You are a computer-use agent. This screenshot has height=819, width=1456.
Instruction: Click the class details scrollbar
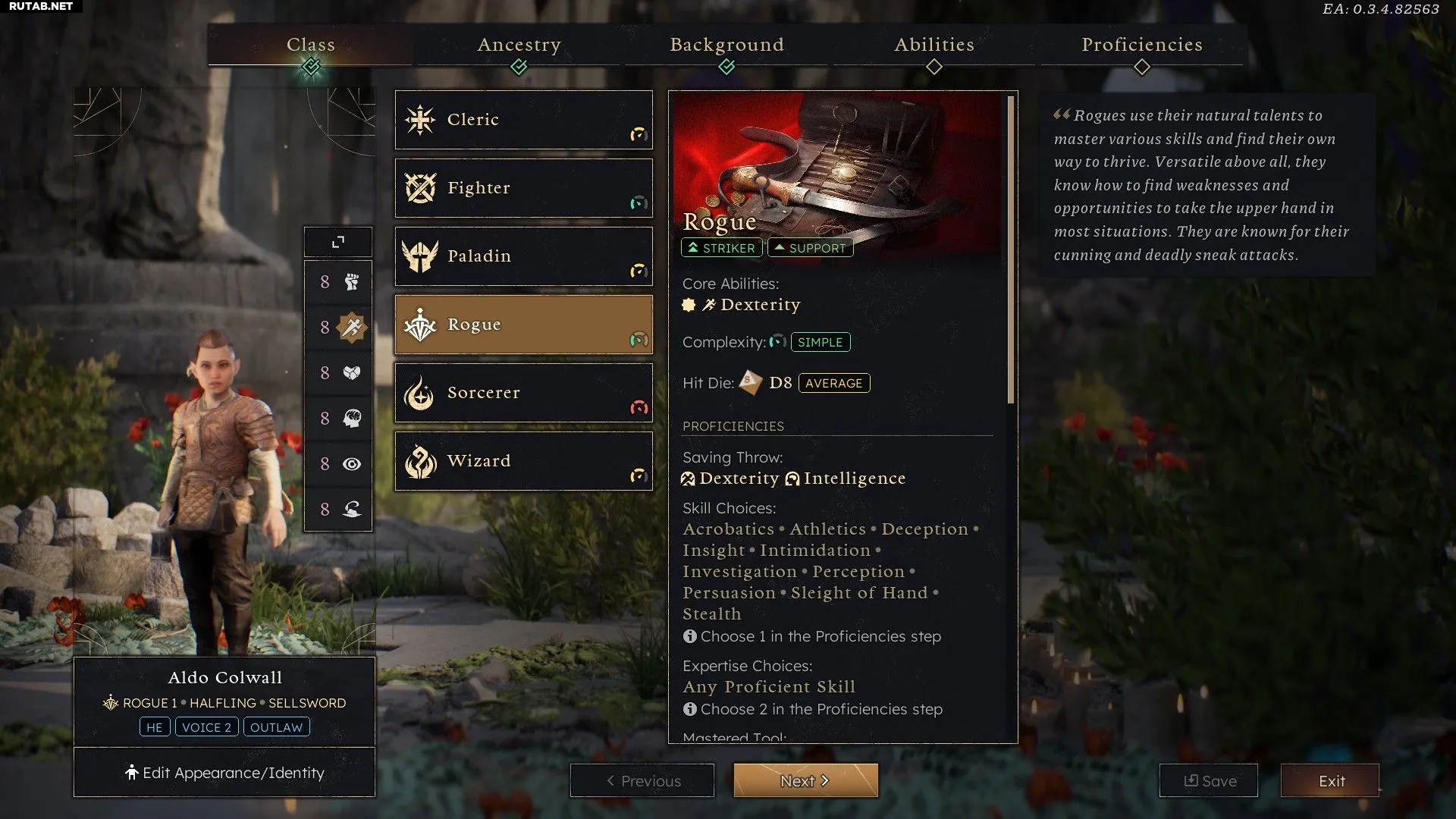[x=1010, y=250]
